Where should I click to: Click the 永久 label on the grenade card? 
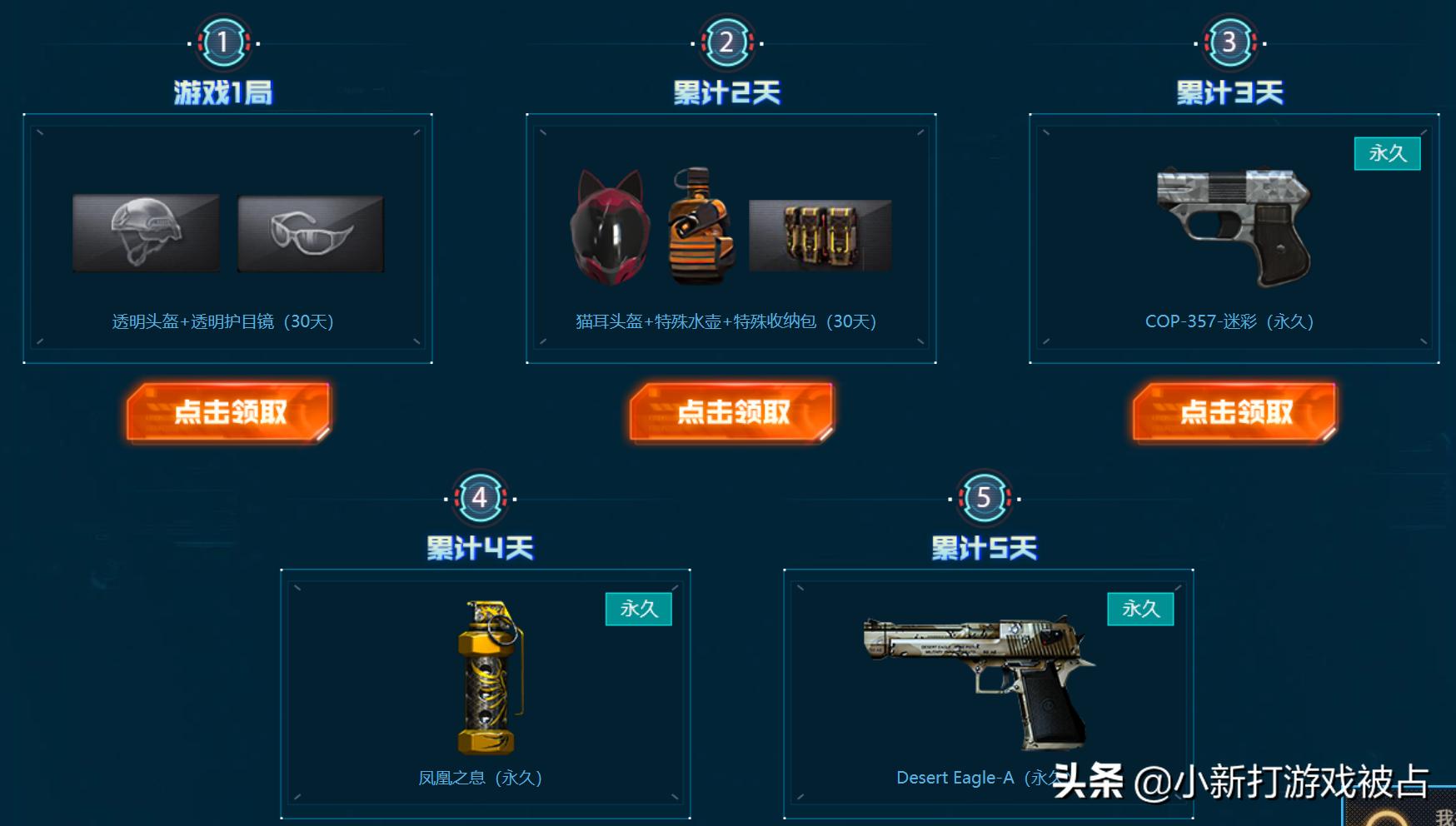coord(640,610)
